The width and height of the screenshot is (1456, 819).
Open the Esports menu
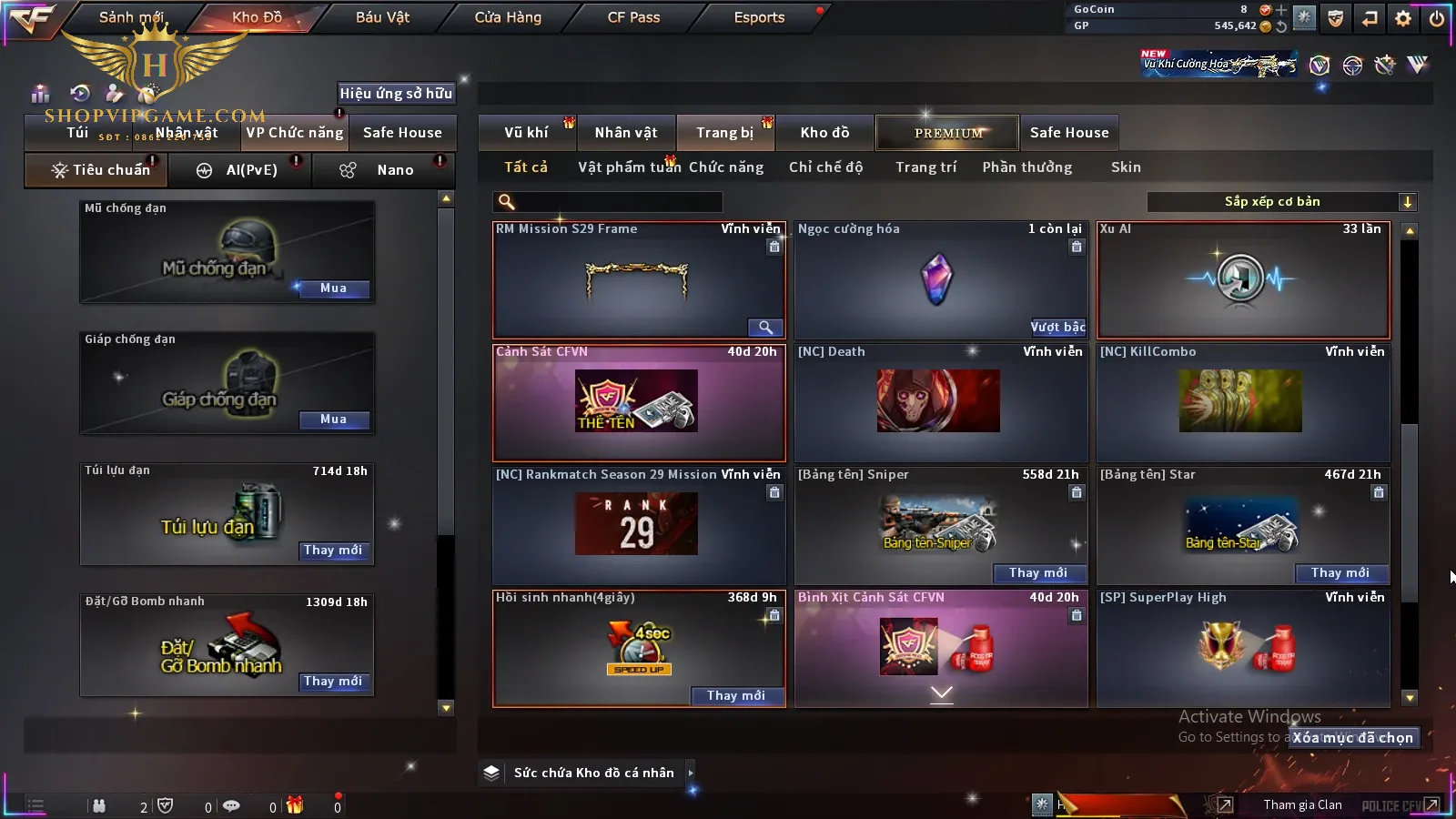point(759,17)
